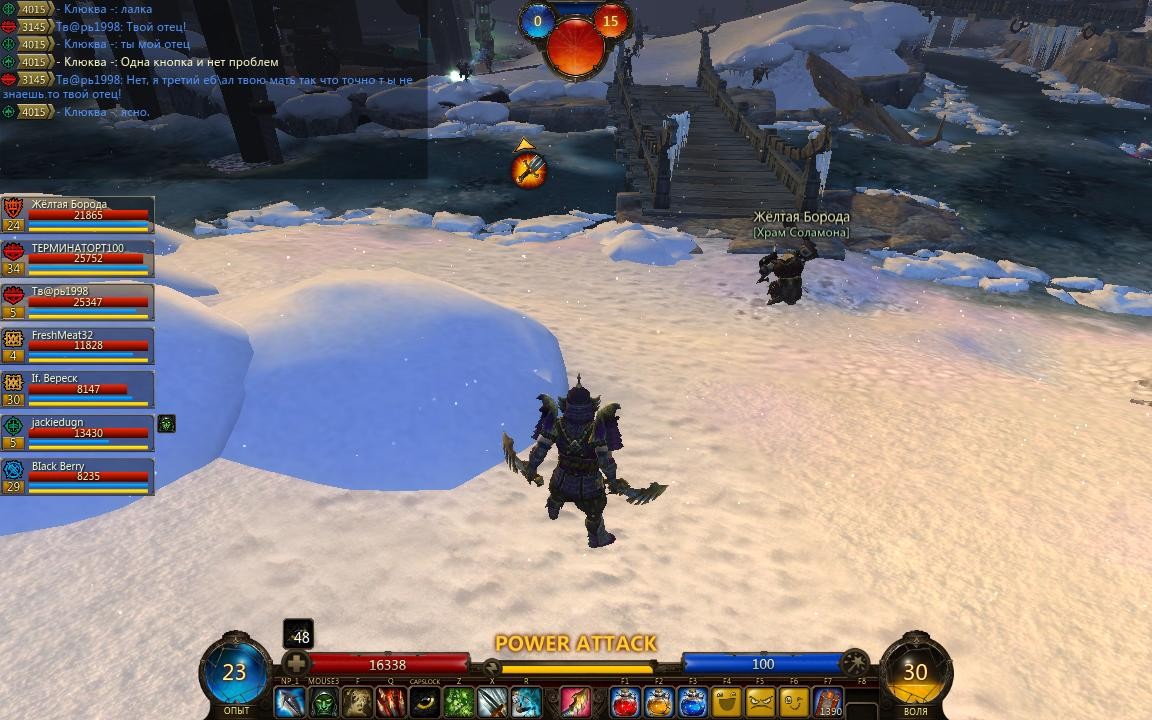
Task: Use the orange potion slot
Action: (659, 702)
